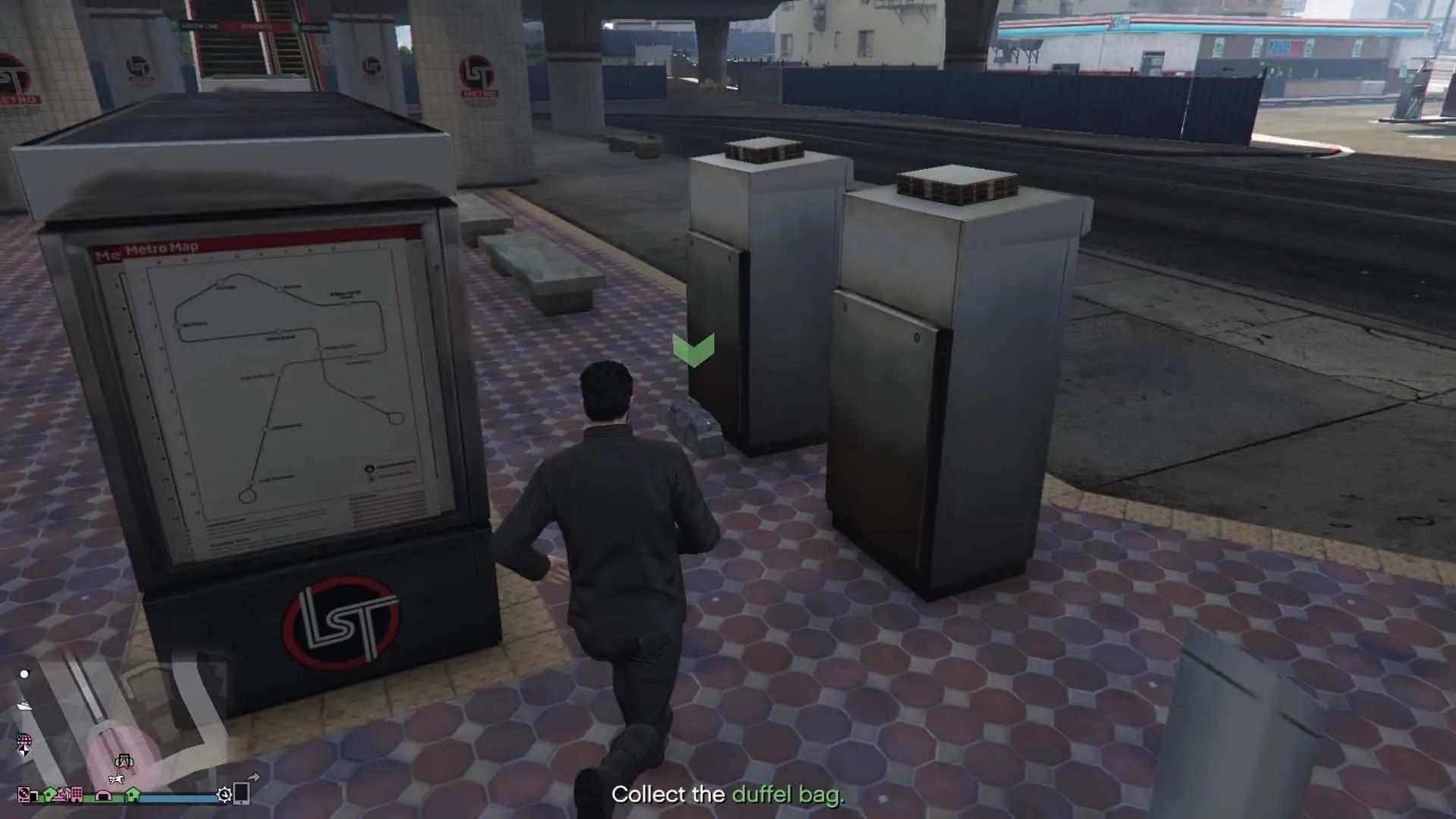Select the arrow blip above the phone icon

tap(255, 776)
